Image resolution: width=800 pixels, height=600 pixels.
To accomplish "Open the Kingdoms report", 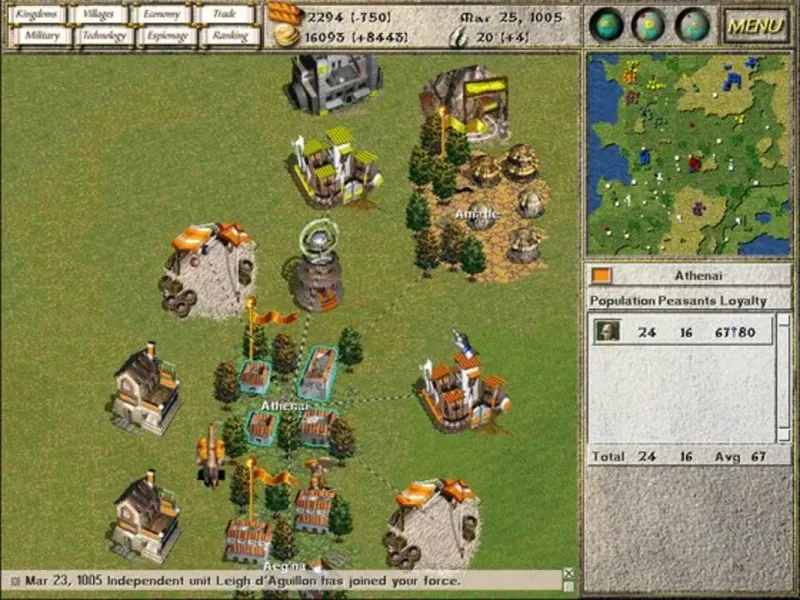I will 38,14.
